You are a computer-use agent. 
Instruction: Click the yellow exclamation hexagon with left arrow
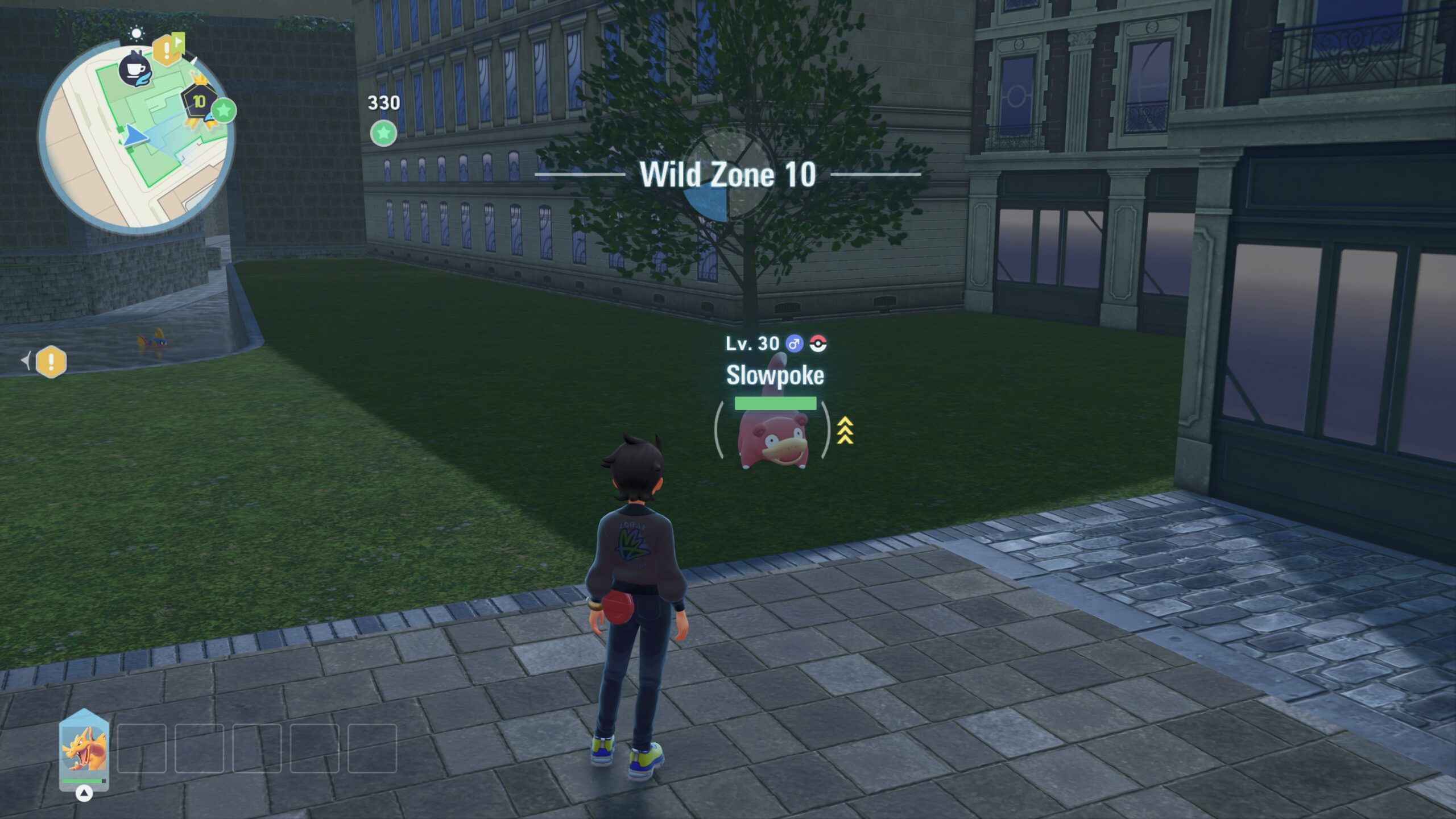51,362
